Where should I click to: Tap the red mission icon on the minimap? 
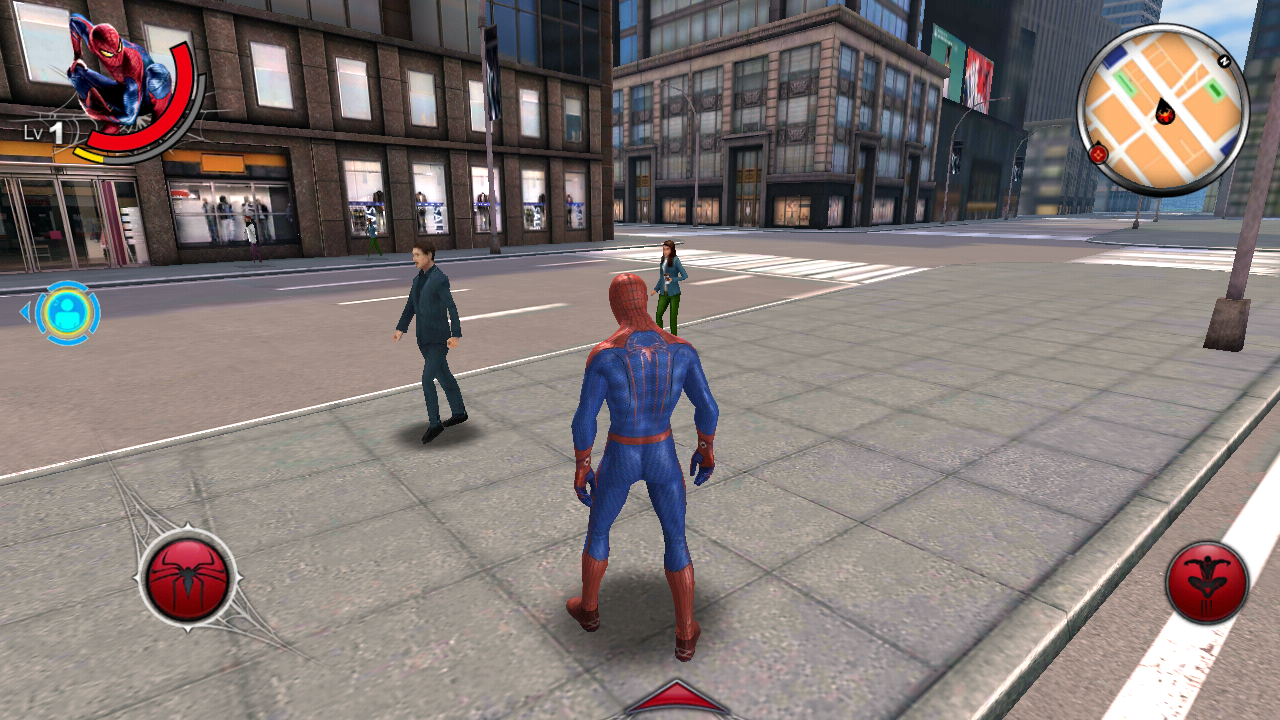click(x=1101, y=155)
